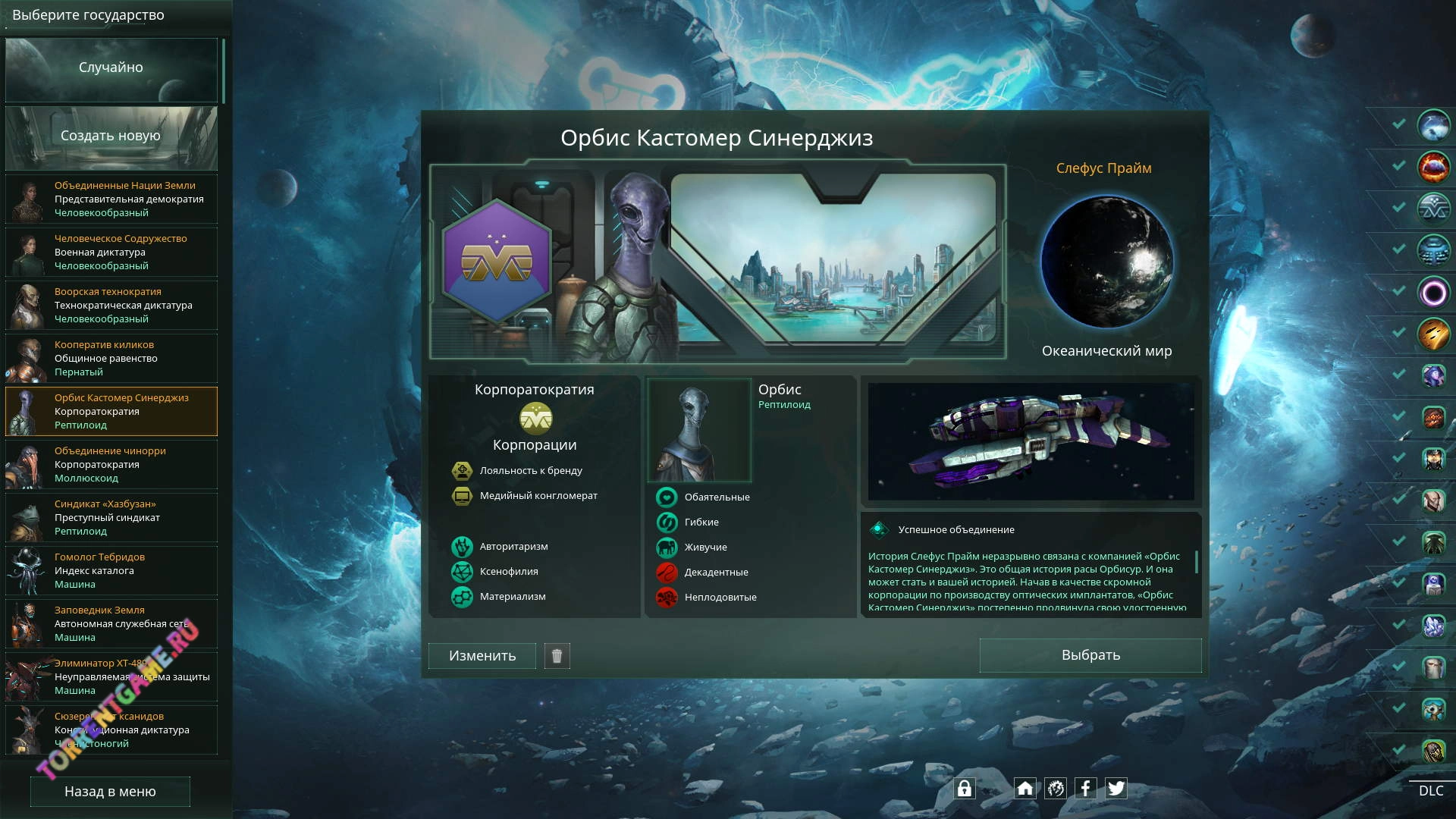Open the home icon link

click(1025, 789)
